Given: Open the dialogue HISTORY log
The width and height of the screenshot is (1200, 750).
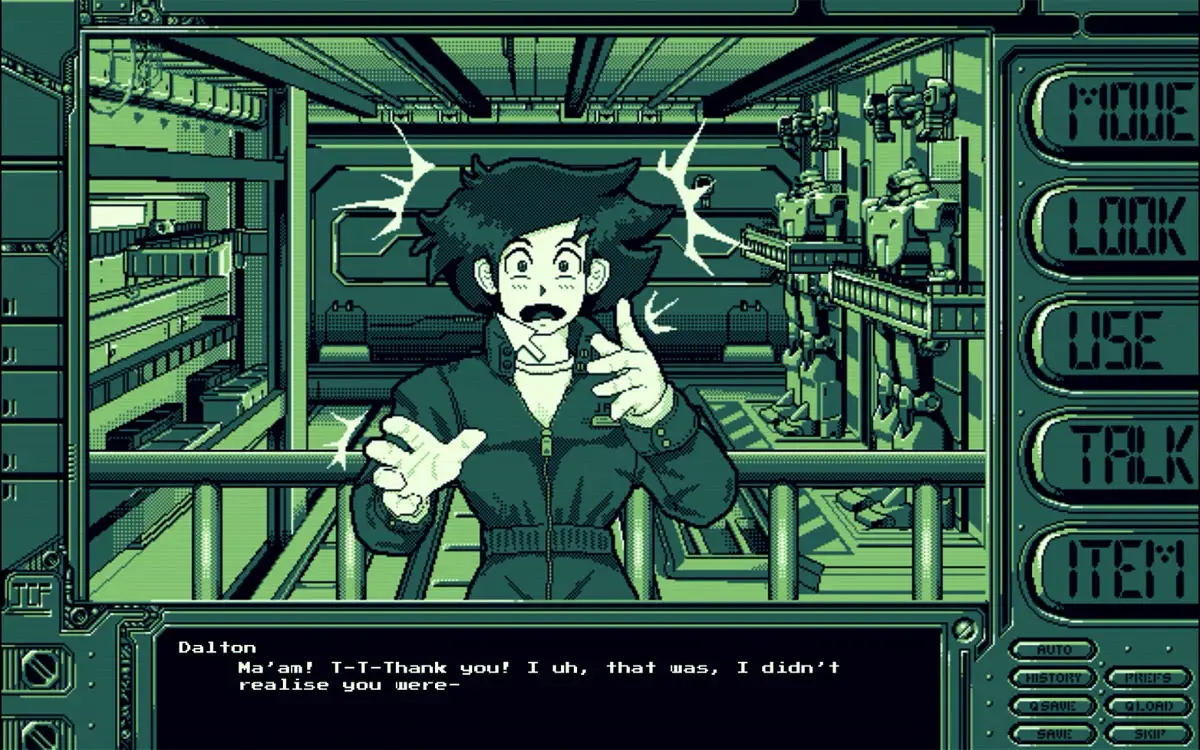Looking at the screenshot, I should click(x=1052, y=678).
